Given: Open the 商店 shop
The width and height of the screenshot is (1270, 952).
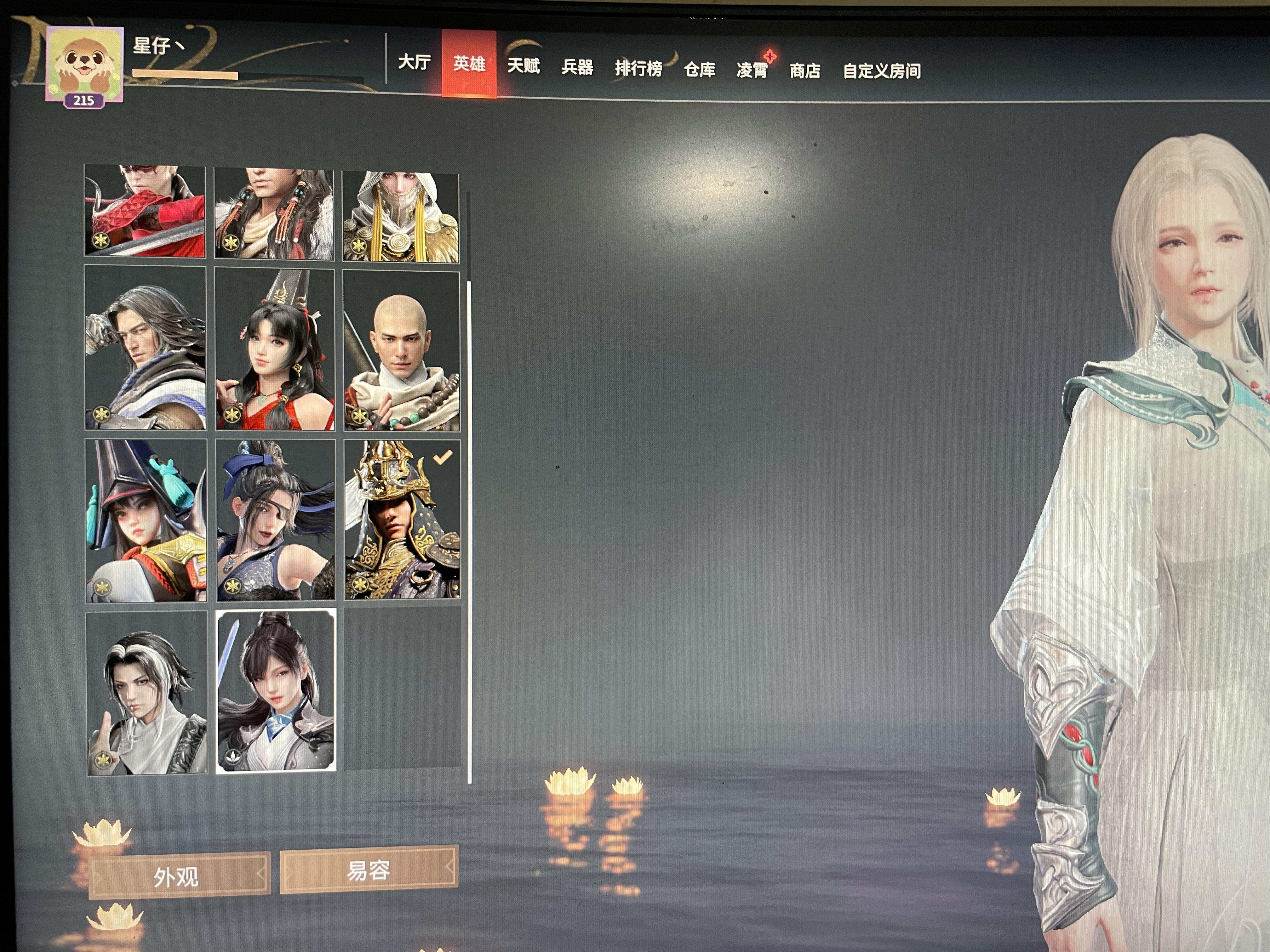Looking at the screenshot, I should click(x=805, y=71).
